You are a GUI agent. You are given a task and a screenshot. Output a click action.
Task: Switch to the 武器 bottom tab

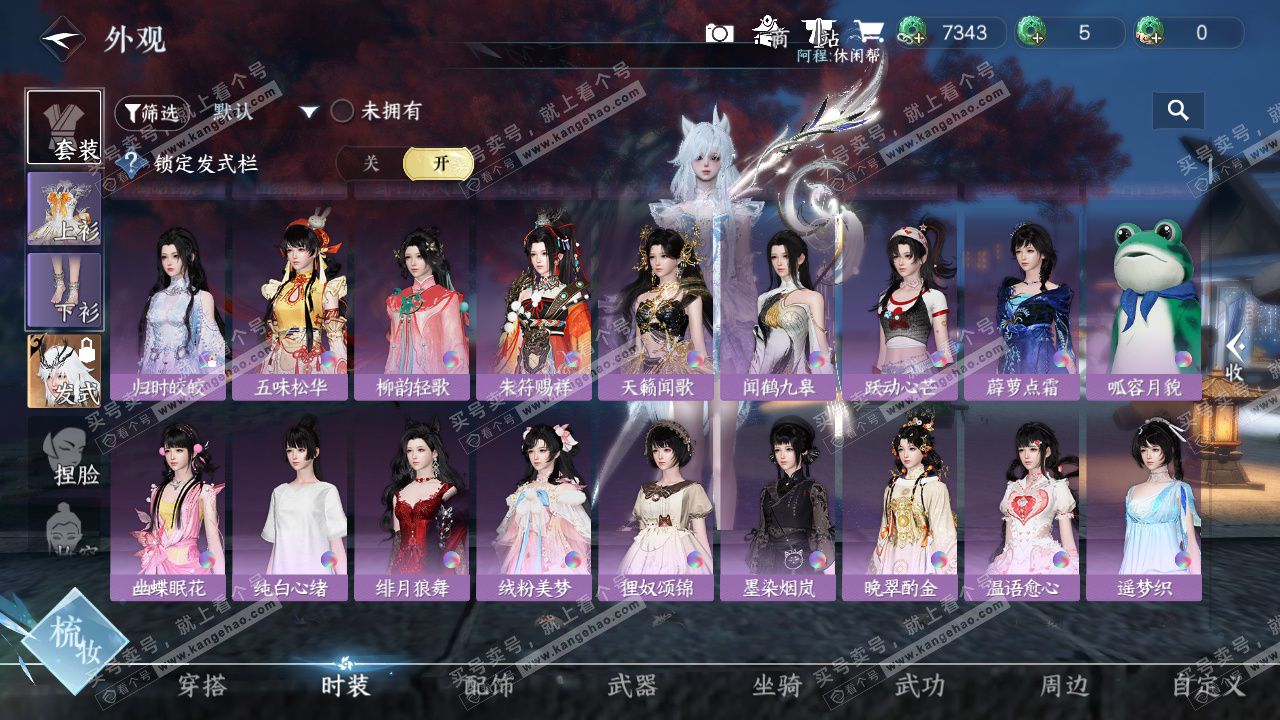point(632,685)
